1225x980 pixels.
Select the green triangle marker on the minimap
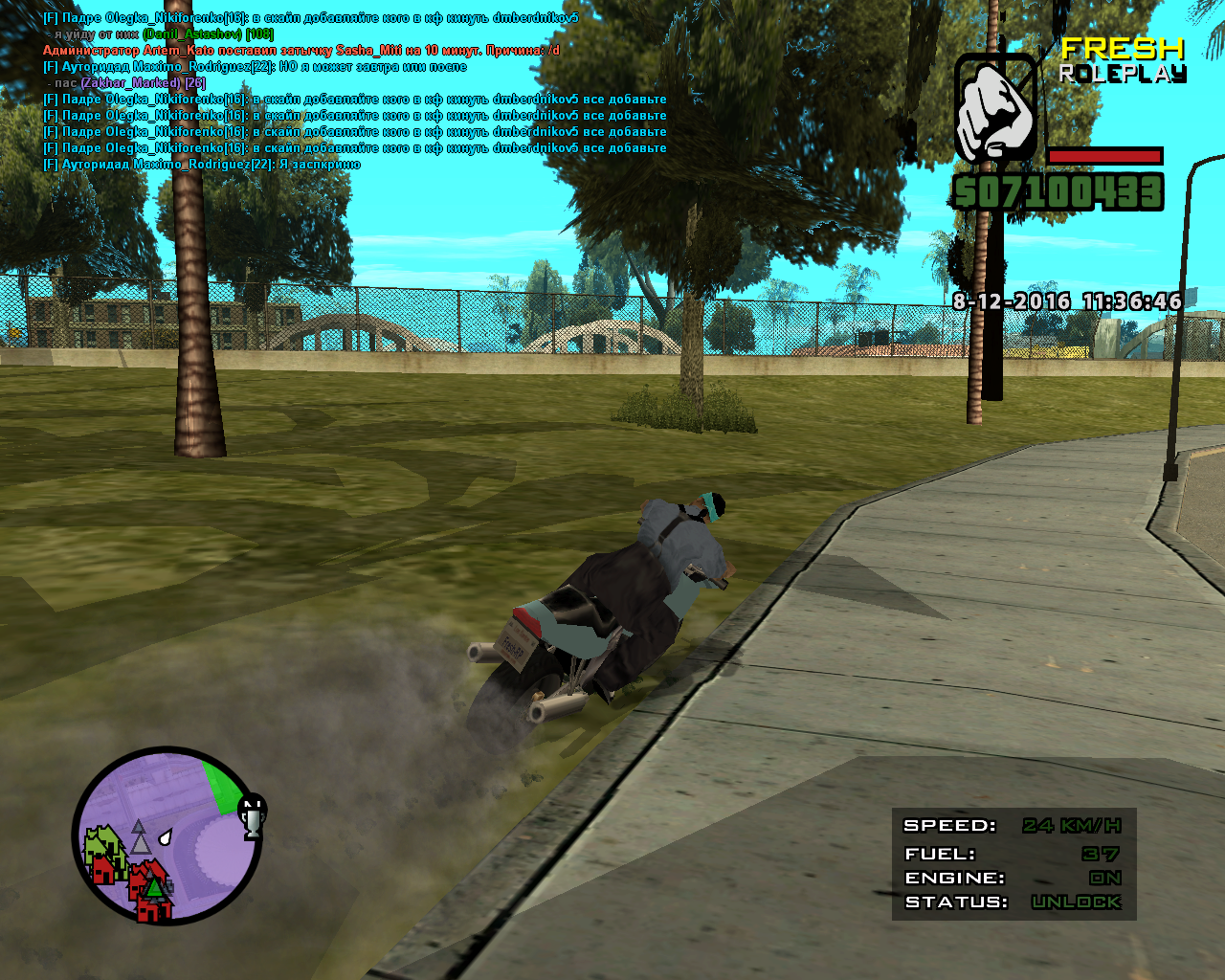153,888
